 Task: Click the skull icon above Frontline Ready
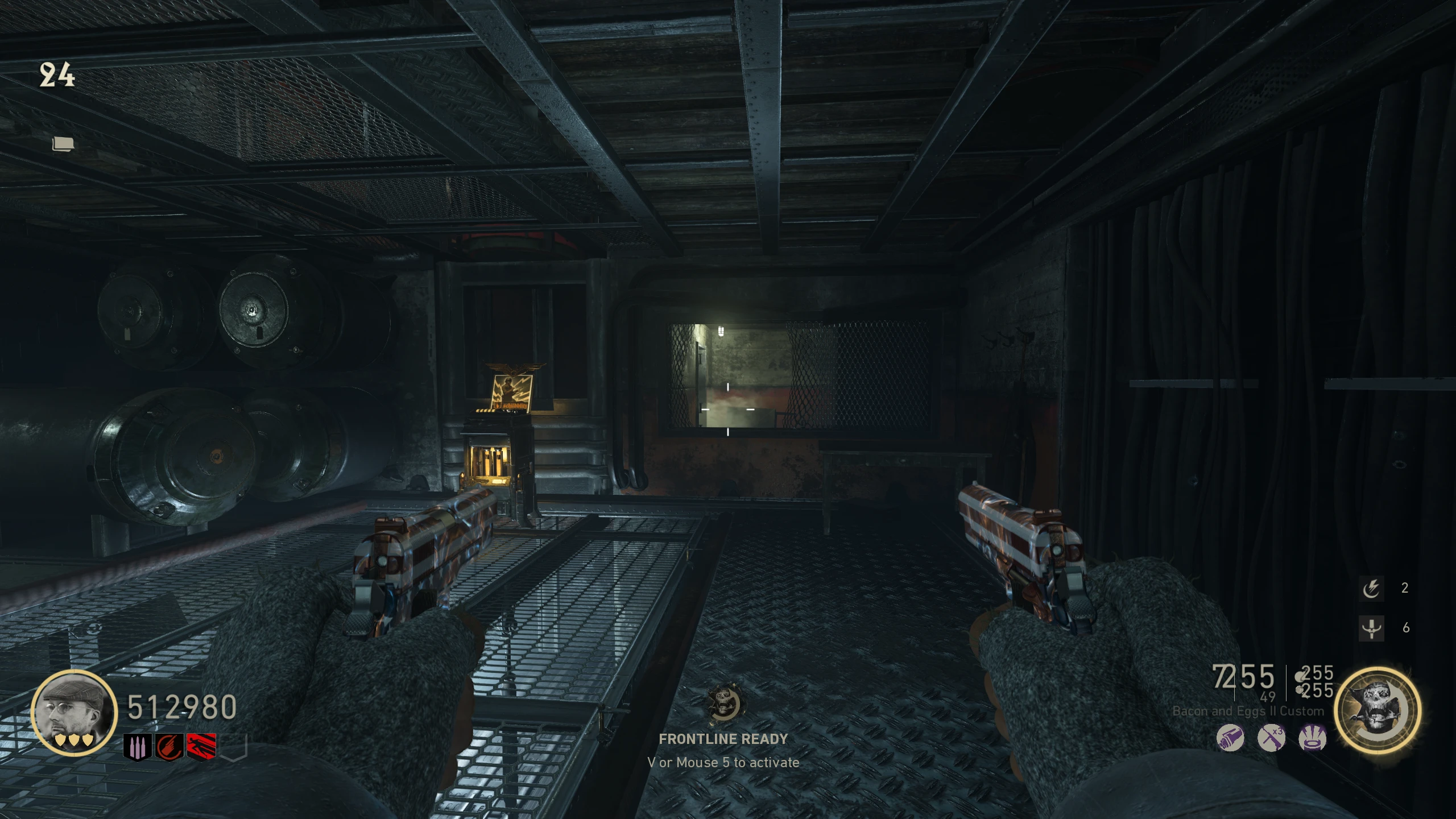click(723, 703)
